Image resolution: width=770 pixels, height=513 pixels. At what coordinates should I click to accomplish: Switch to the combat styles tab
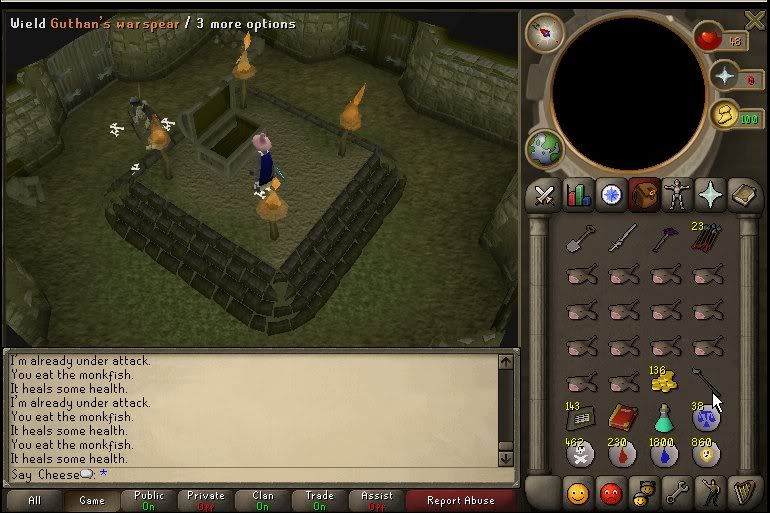(544, 194)
